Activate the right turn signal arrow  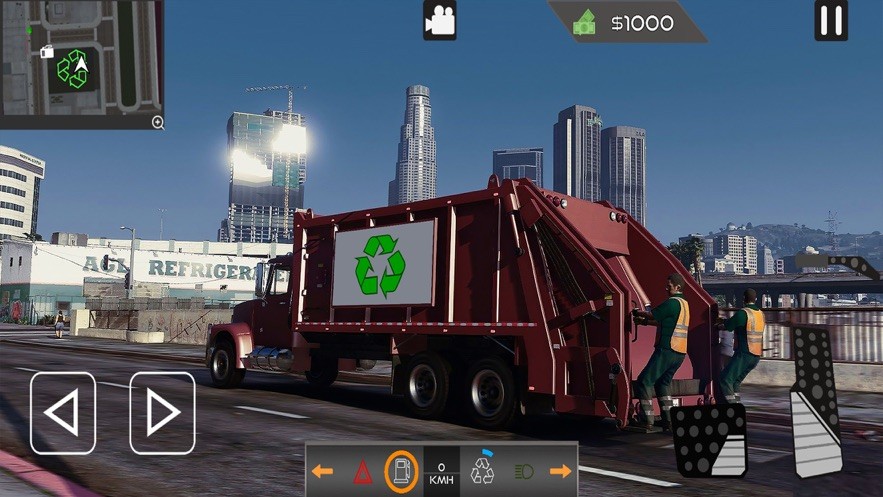560,471
